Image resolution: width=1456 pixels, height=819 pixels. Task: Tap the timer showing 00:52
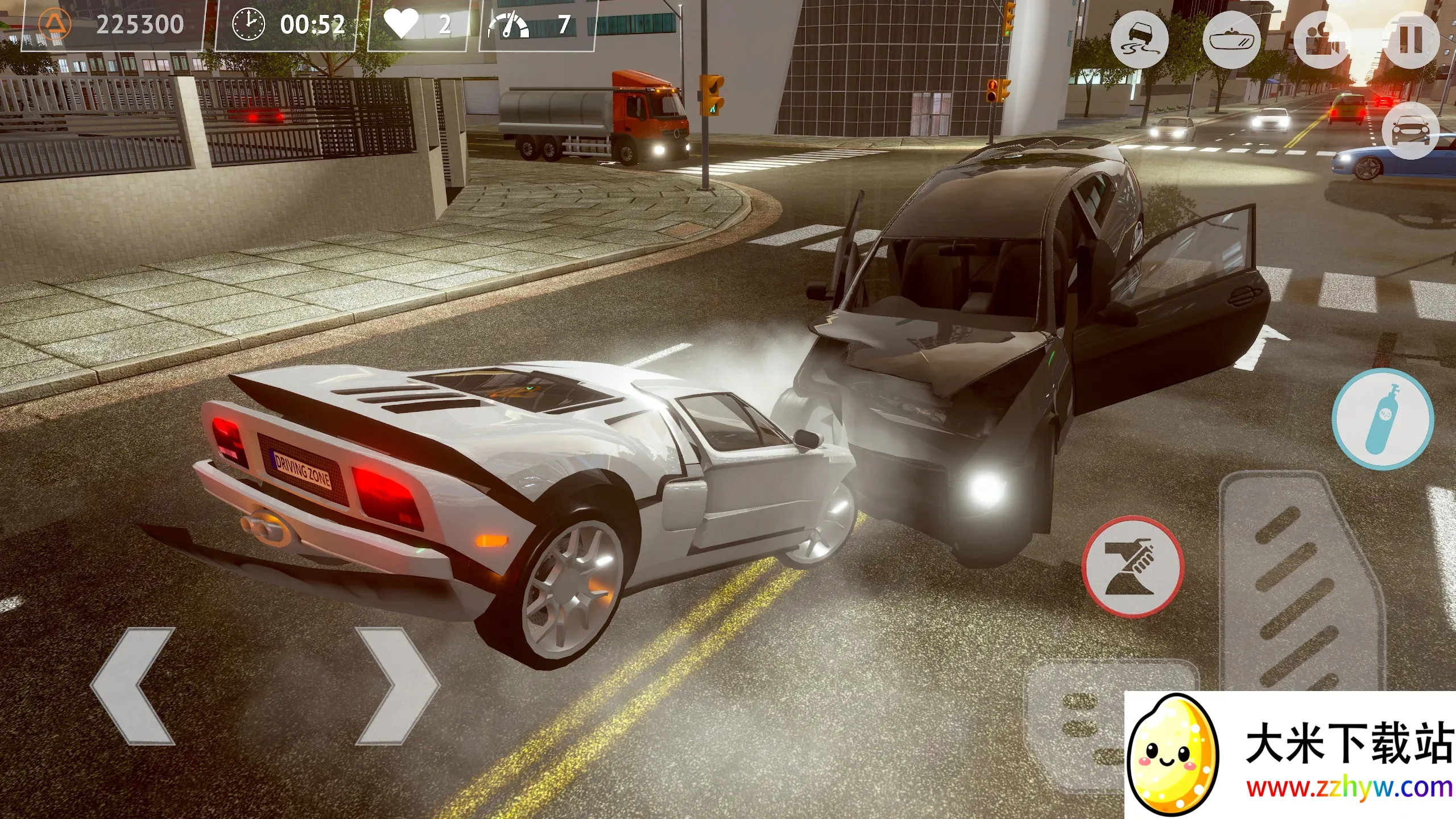point(314,23)
